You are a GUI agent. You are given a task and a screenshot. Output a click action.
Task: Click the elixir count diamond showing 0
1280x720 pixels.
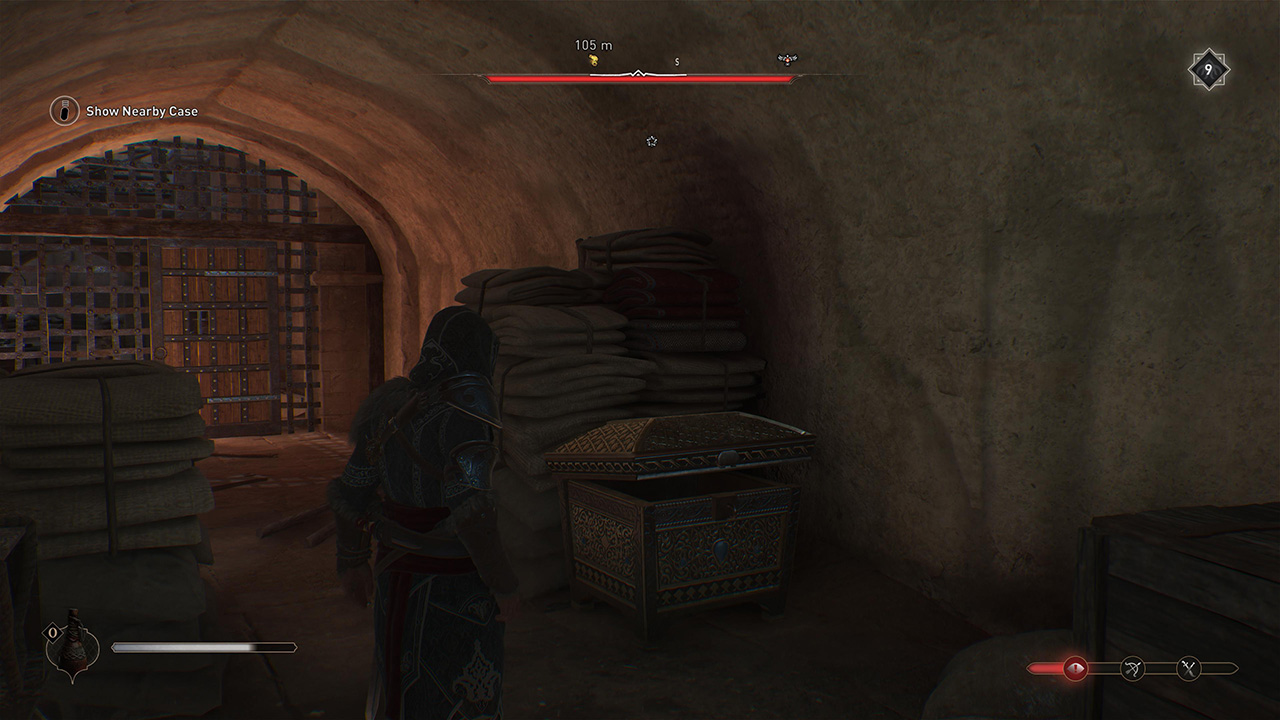[x=53, y=632]
